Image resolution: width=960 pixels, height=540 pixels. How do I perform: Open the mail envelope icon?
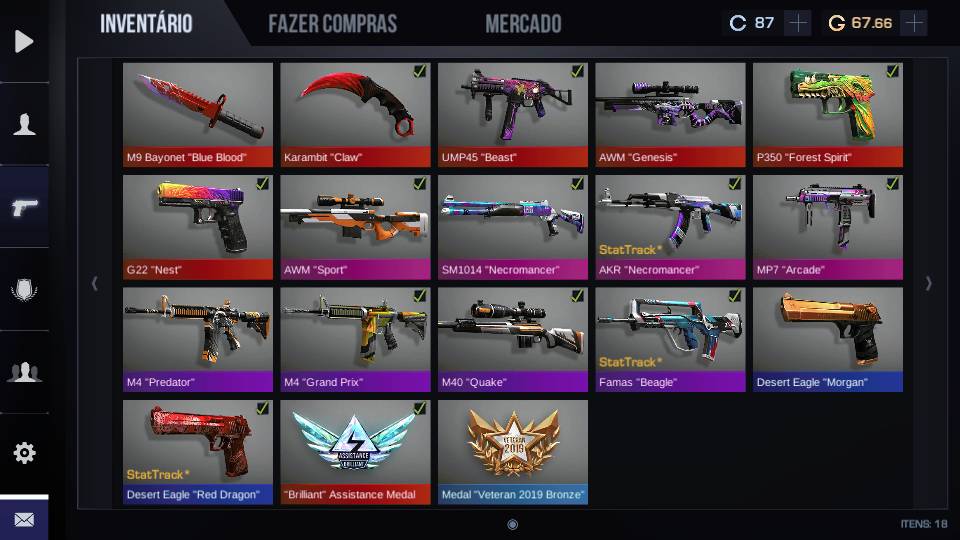24,519
